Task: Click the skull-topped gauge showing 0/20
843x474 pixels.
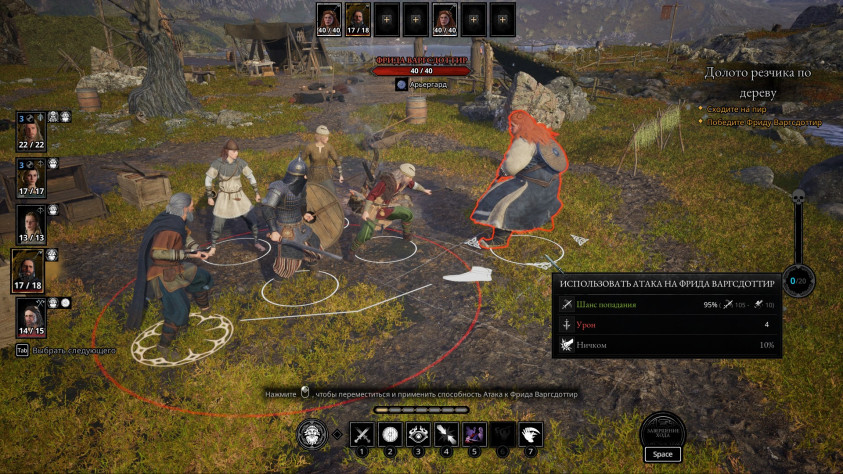Action: [798, 280]
